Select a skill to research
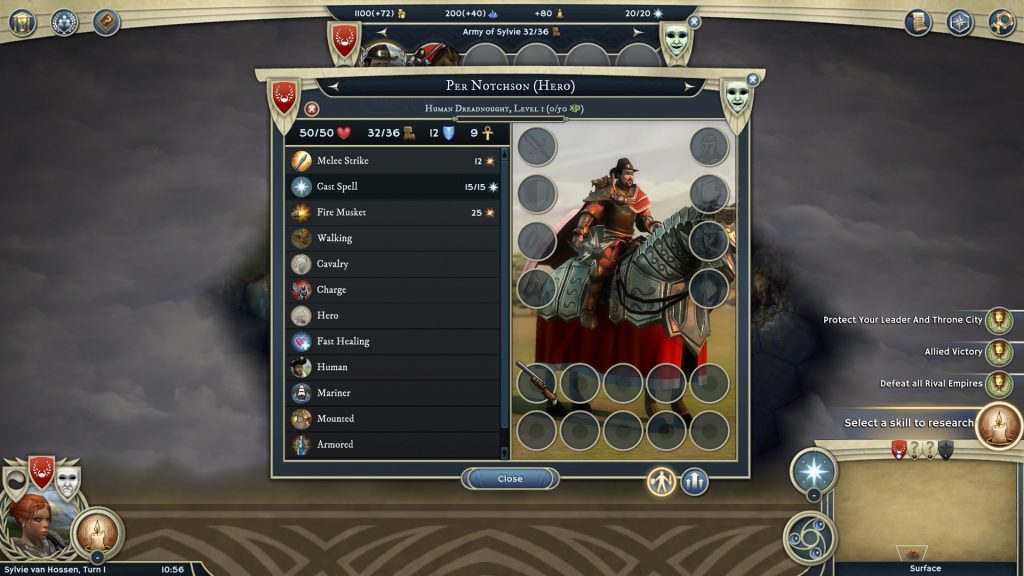Viewport: 1024px width, 576px height. 997,423
